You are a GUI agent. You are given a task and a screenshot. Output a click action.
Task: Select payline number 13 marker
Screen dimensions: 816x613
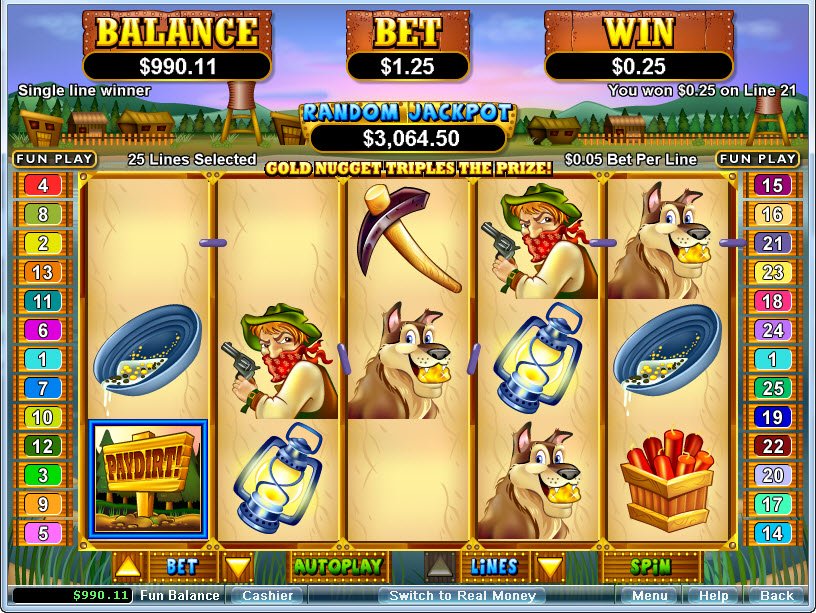(42, 272)
